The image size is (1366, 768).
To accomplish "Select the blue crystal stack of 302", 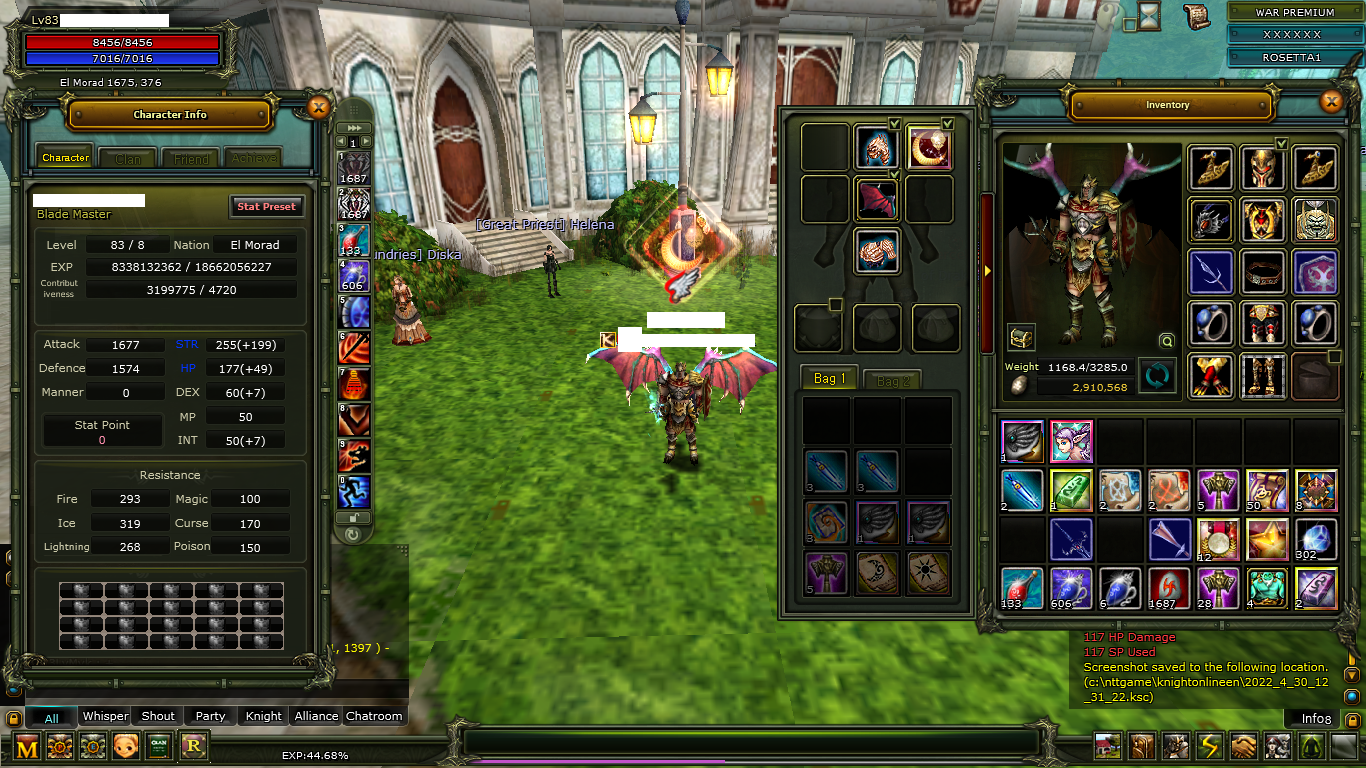I will coord(1316,540).
